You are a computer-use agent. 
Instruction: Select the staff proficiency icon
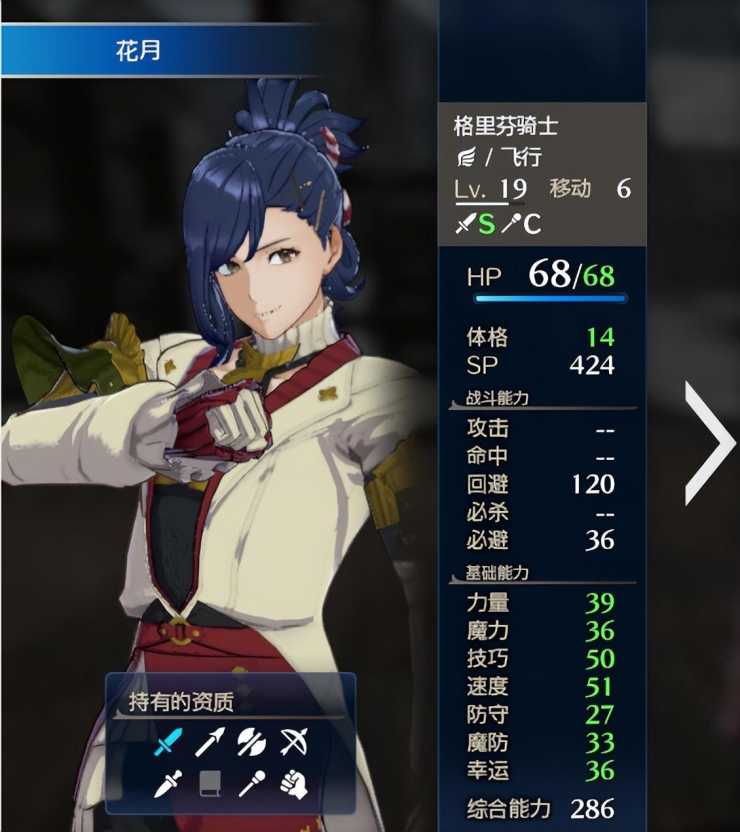(x=251, y=783)
